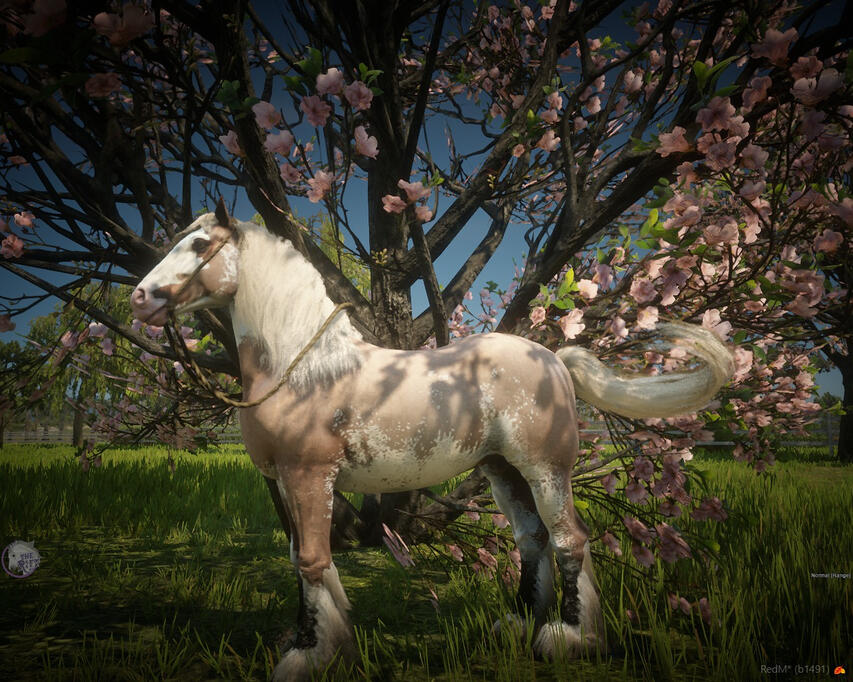Click the orange RedM logo icon
853x682 pixels.
tap(838, 670)
